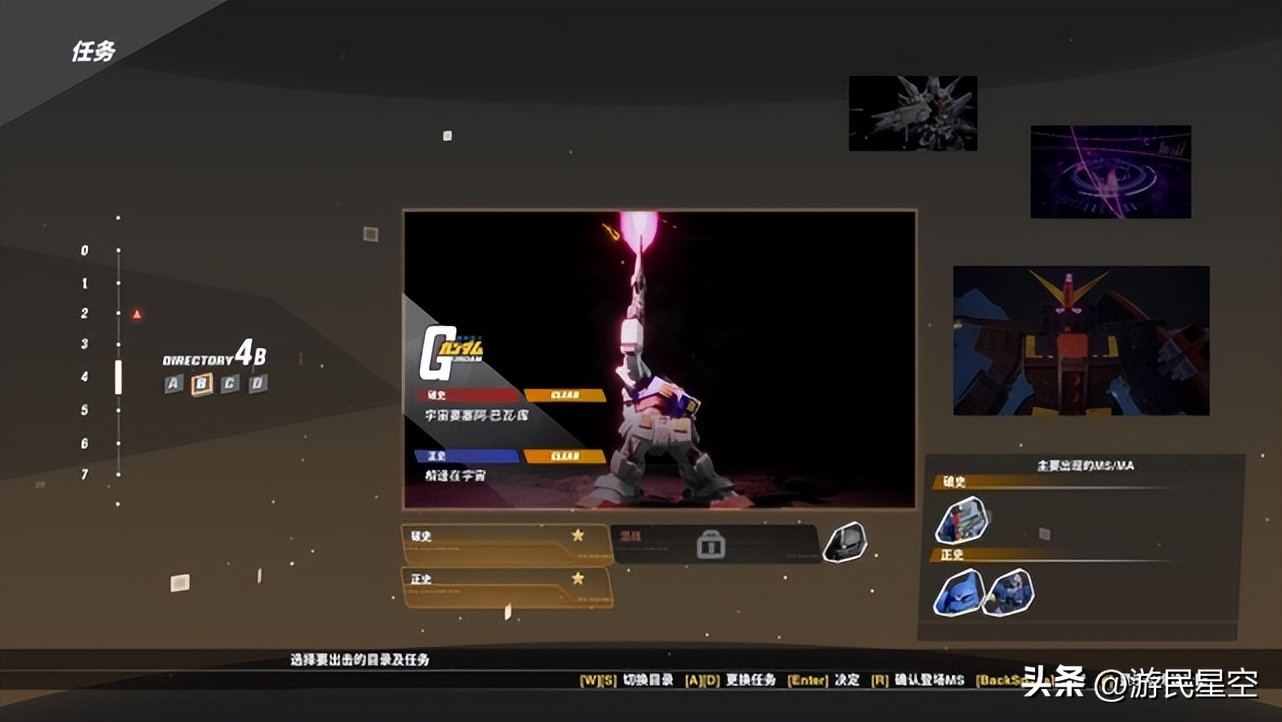Select directory number 6 in the list
The width and height of the screenshot is (1282, 722).
coord(86,443)
